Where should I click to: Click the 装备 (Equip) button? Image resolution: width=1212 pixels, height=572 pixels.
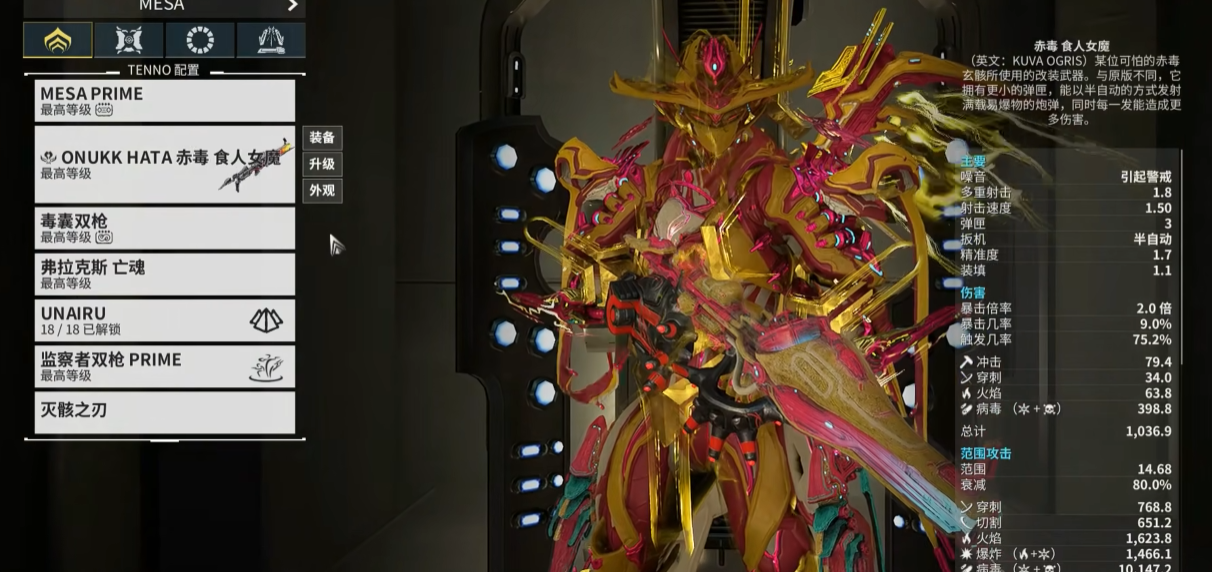click(322, 137)
